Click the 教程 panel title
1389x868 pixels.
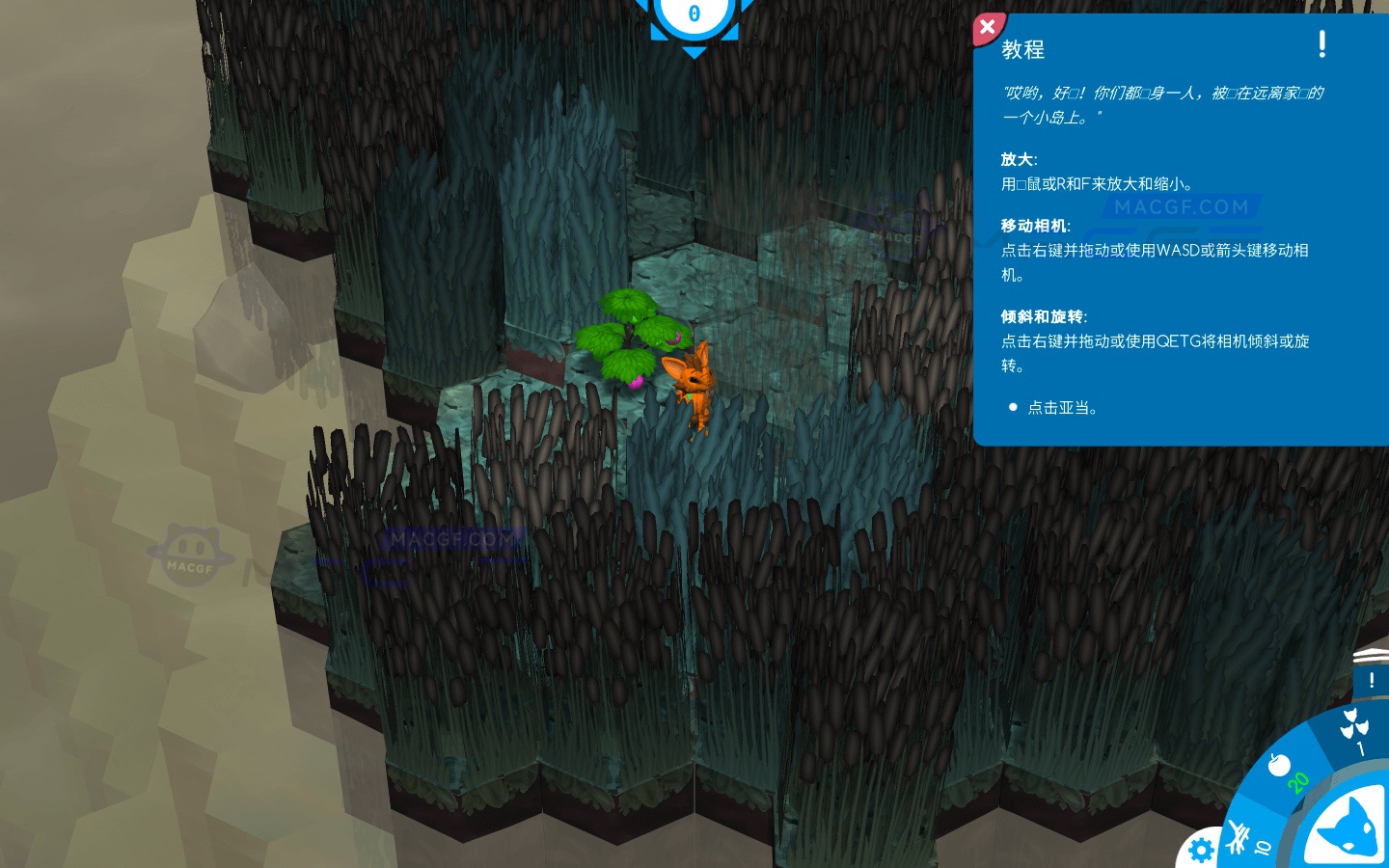point(1022,49)
